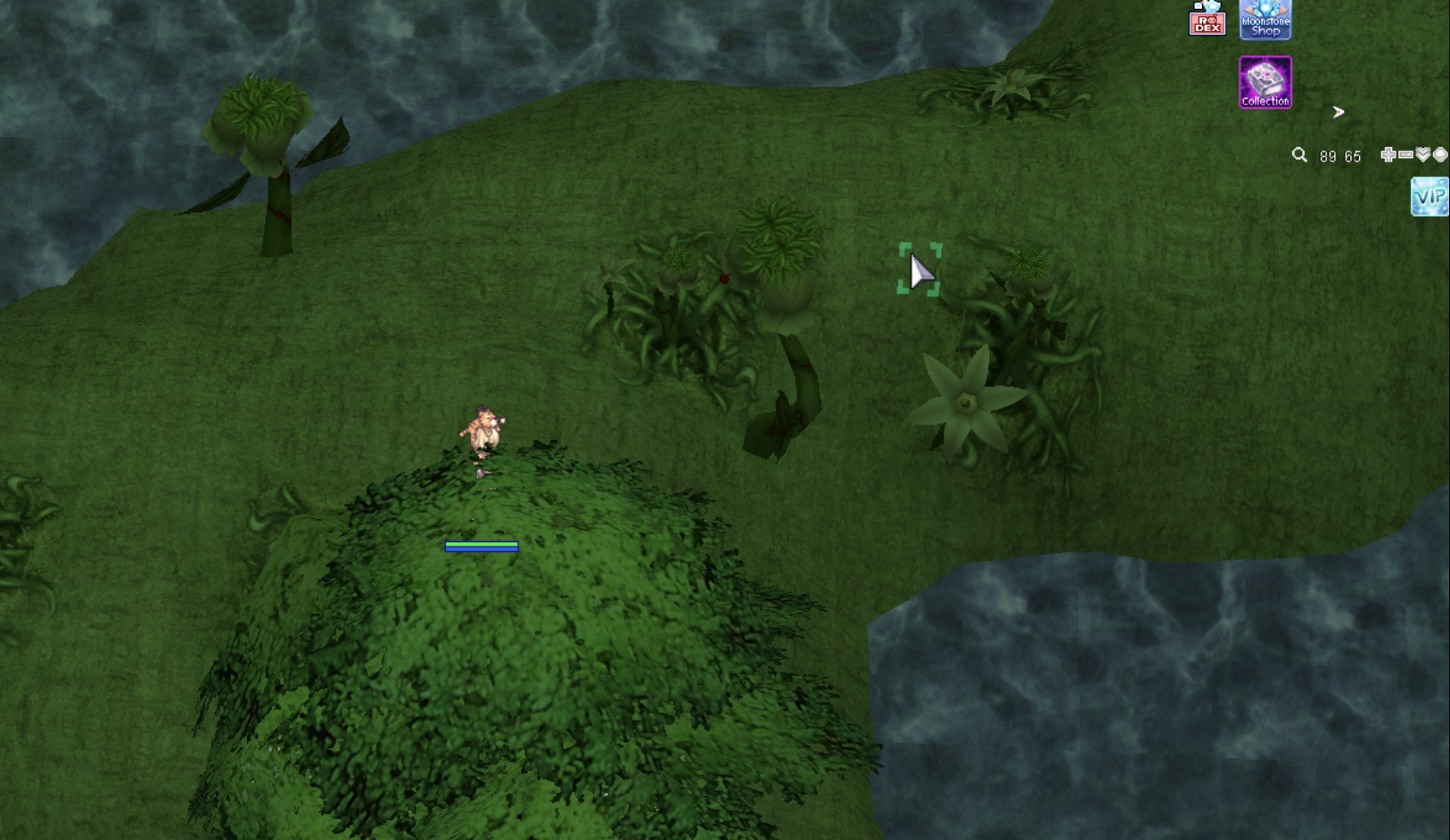Viewport: 1450px width, 840px height.
Task: Zoom out the minimap with minus button
Action: [1405, 155]
